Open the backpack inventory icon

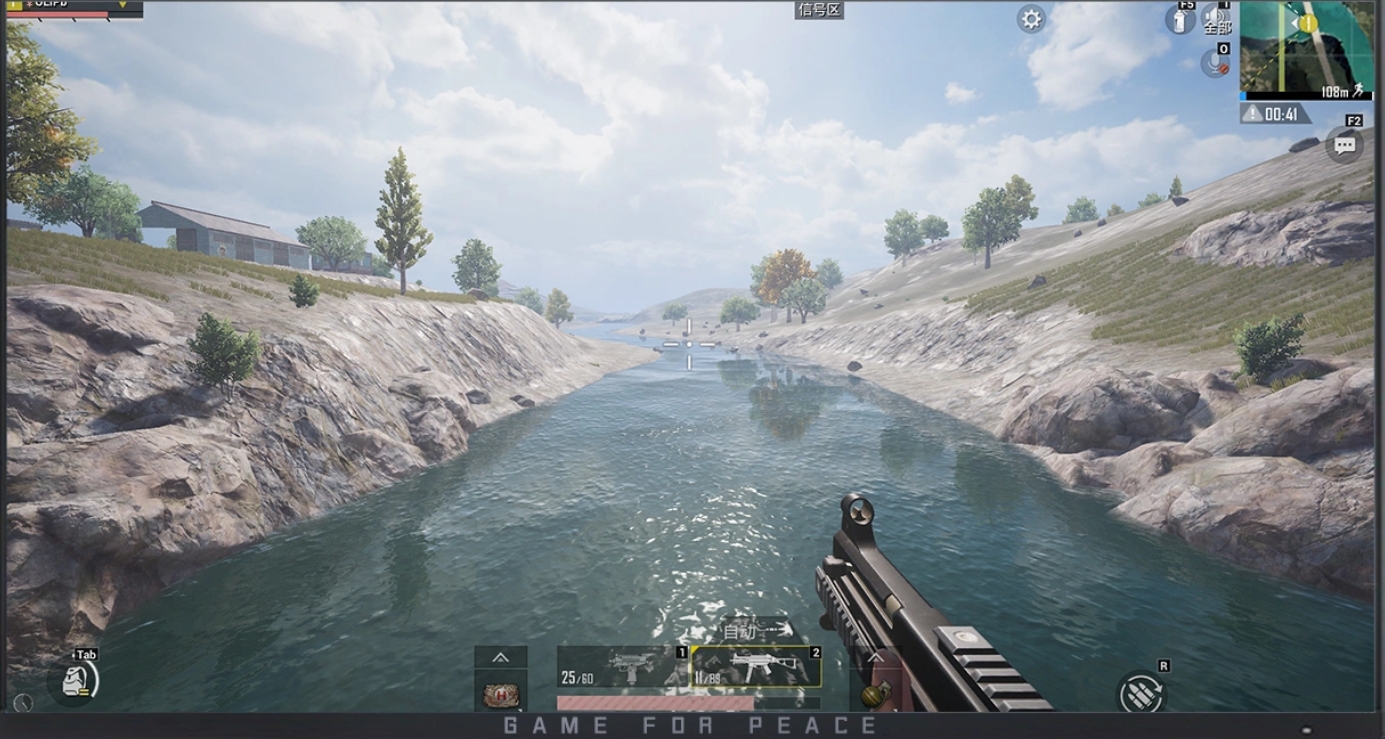pyautogui.click(x=77, y=681)
